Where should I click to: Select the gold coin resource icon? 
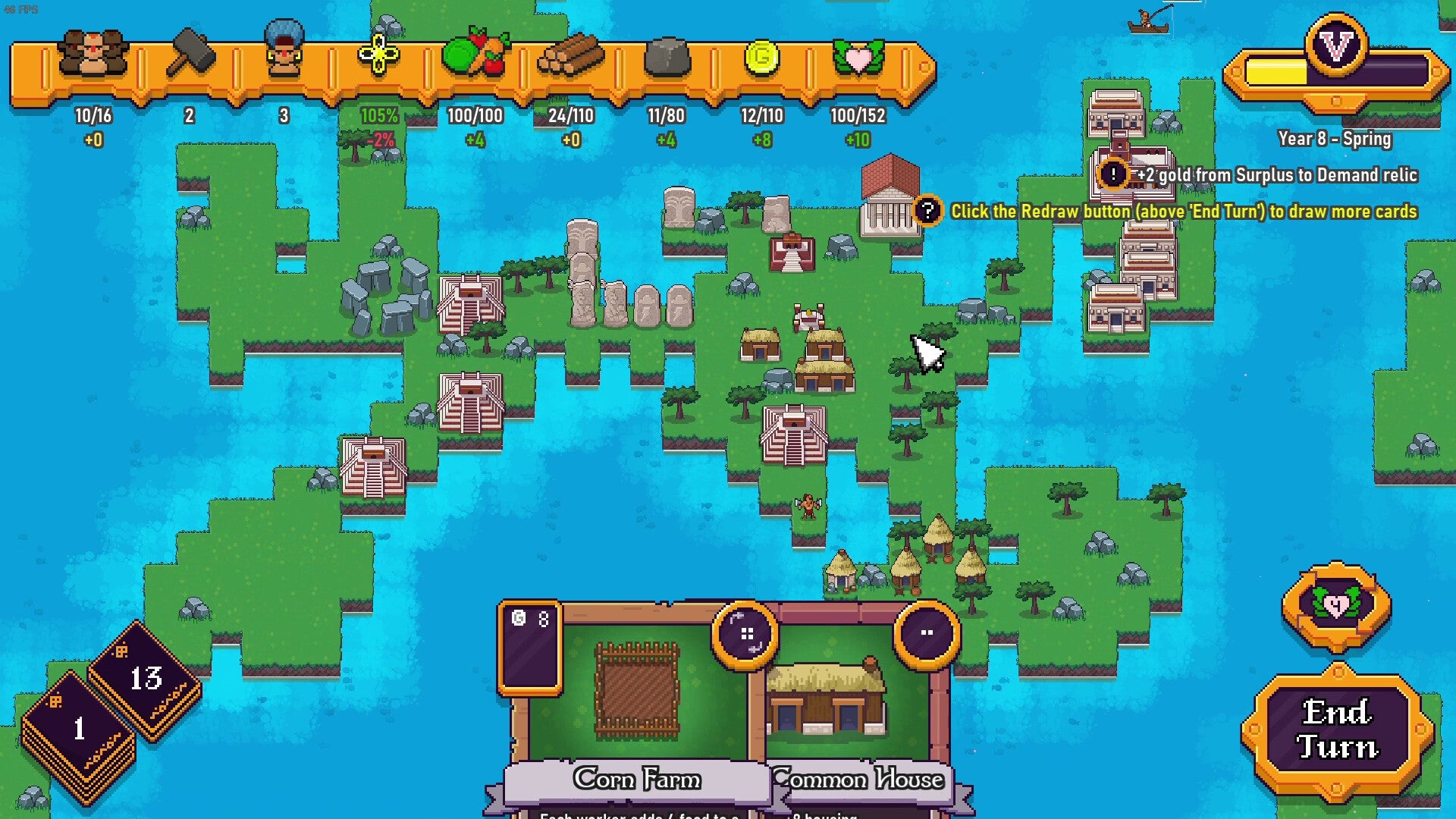(x=762, y=57)
